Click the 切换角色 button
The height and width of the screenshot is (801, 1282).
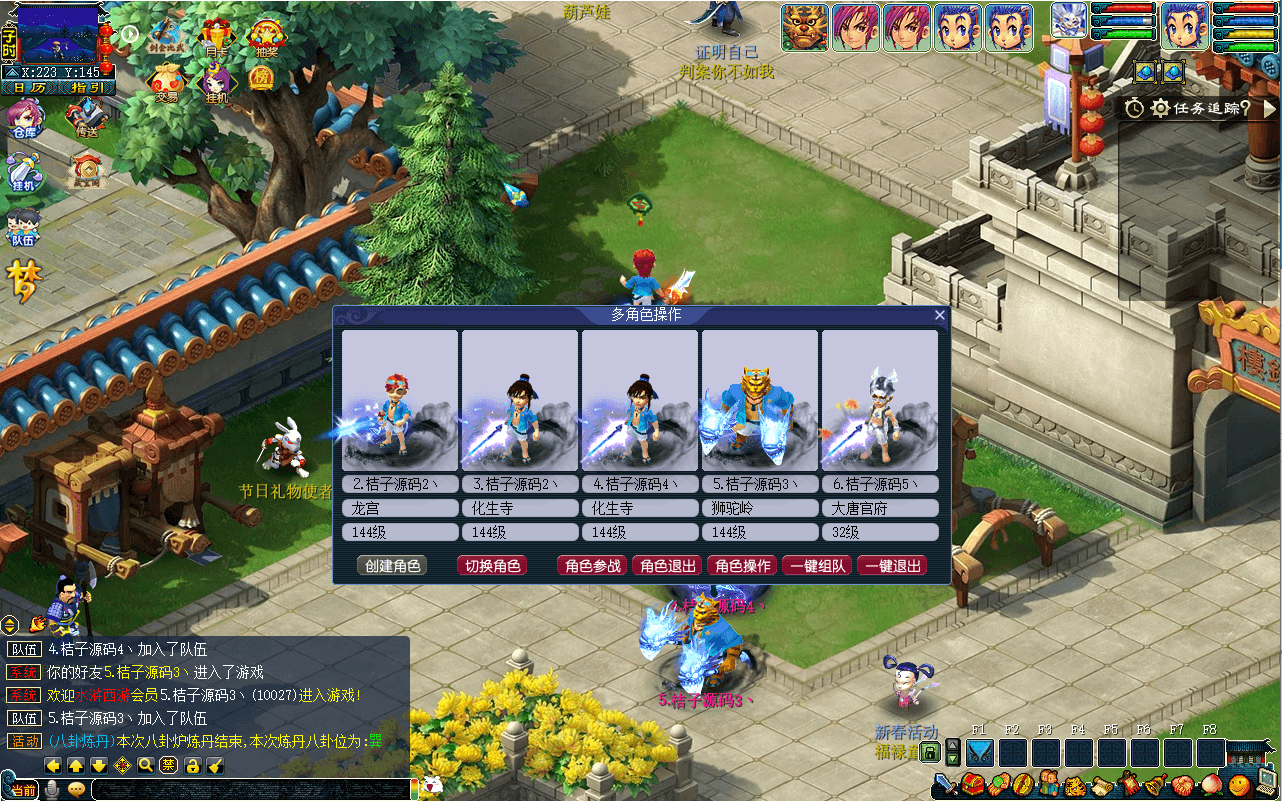pyautogui.click(x=492, y=566)
